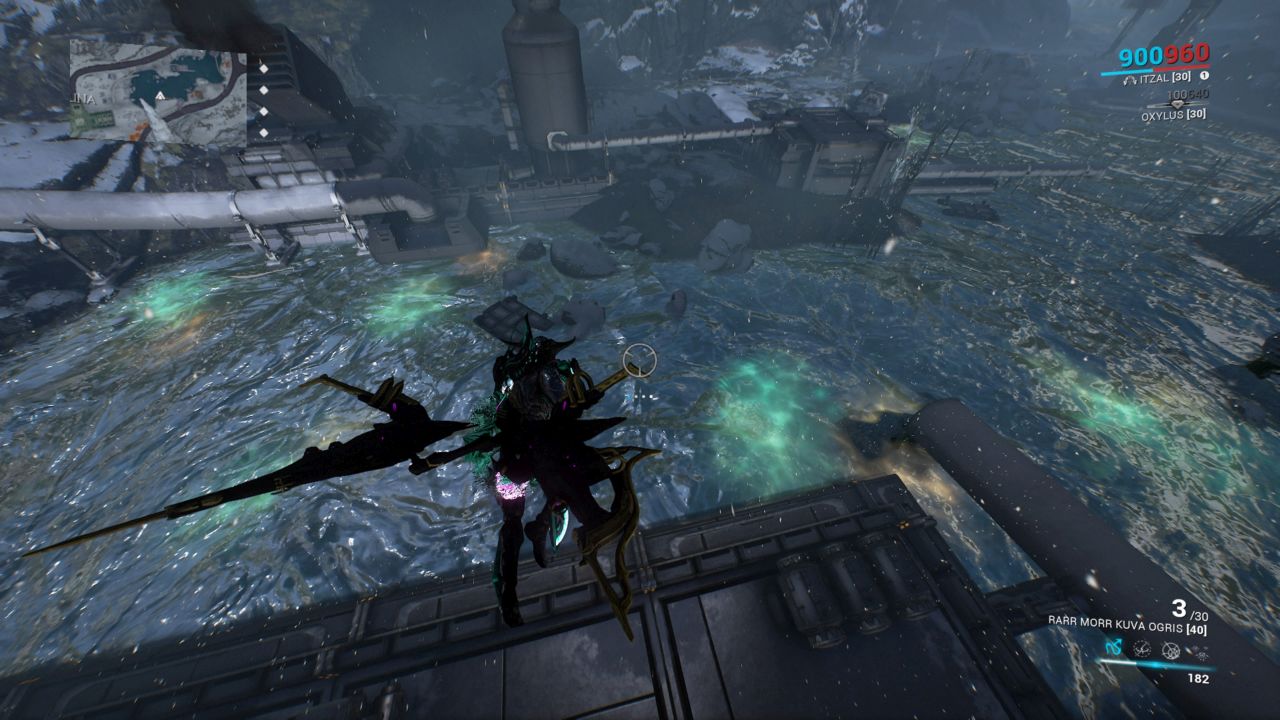Screen dimensions: 1280x720
Task: Click the third Itzal ability icon
Action: coord(1171,650)
